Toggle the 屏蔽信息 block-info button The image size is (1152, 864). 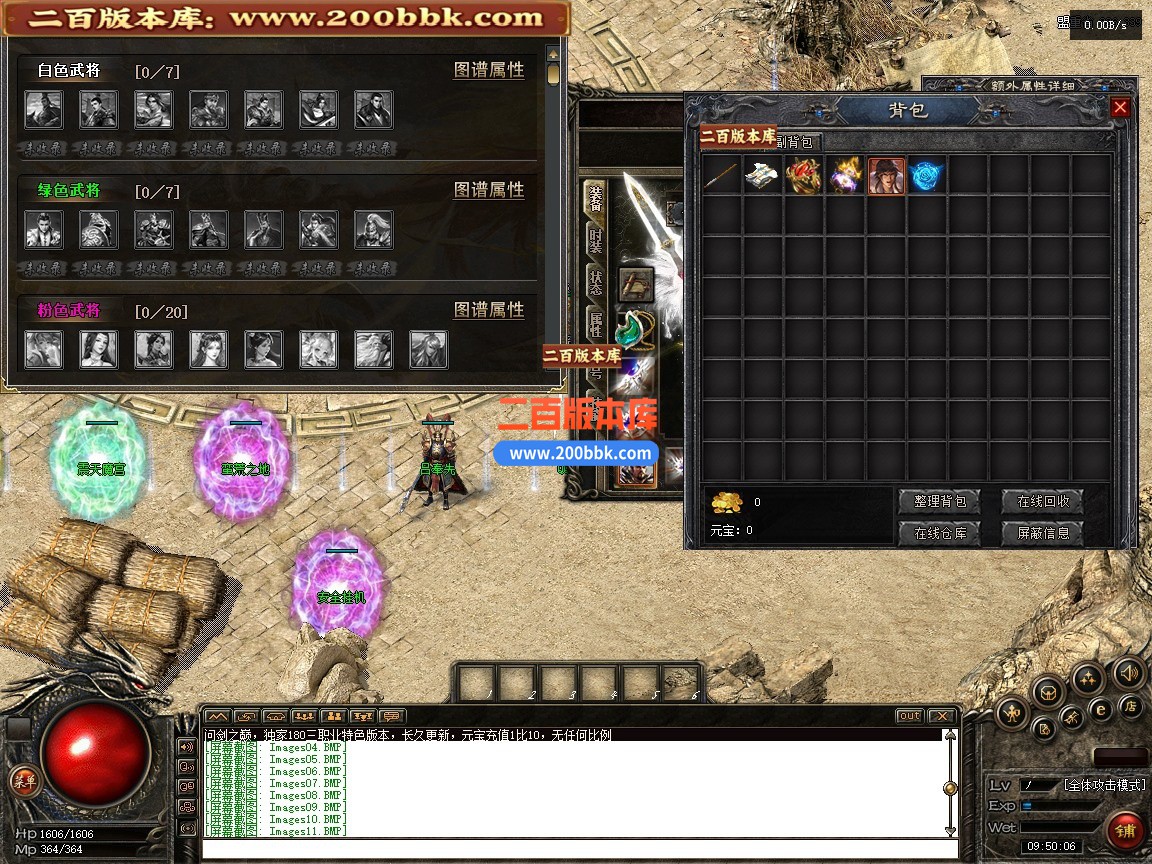tap(1043, 533)
